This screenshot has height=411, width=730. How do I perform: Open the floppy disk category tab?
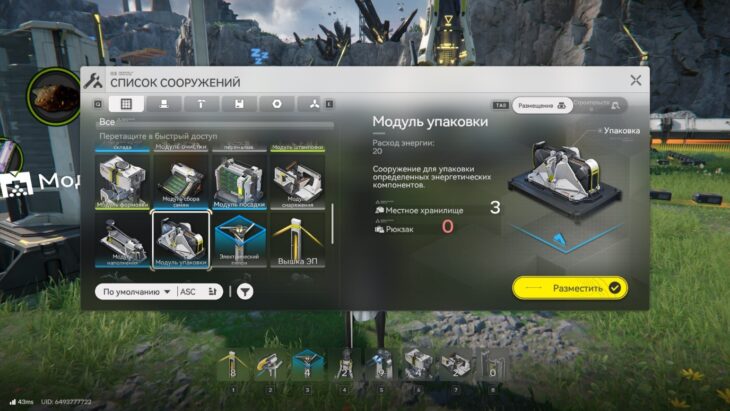coord(239,104)
